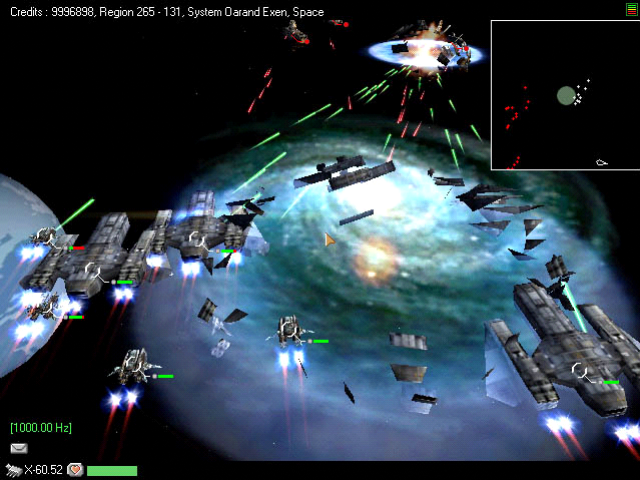Click the radar minimap panel

click(x=563, y=95)
